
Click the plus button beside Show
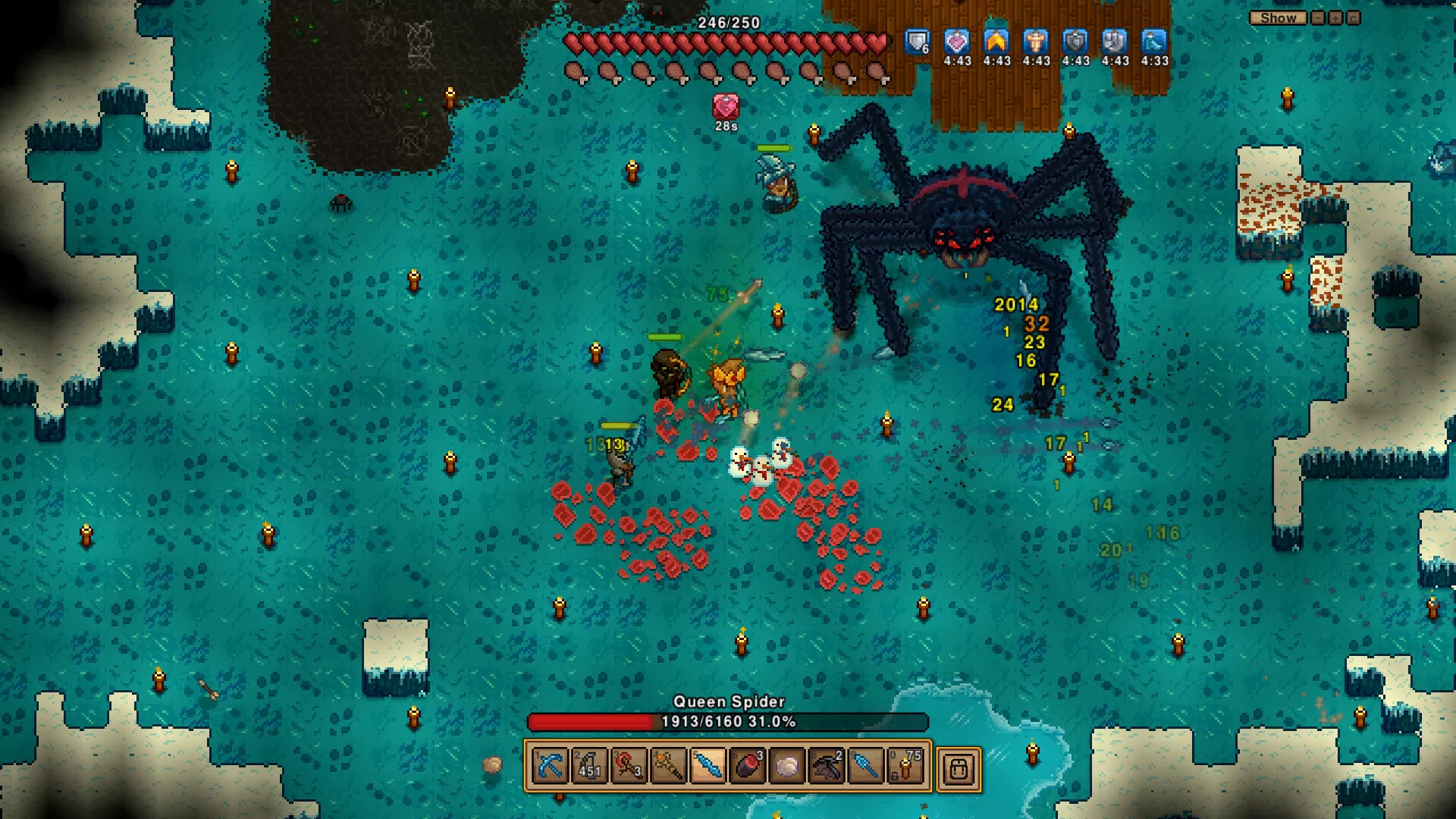[x=1335, y=18]
